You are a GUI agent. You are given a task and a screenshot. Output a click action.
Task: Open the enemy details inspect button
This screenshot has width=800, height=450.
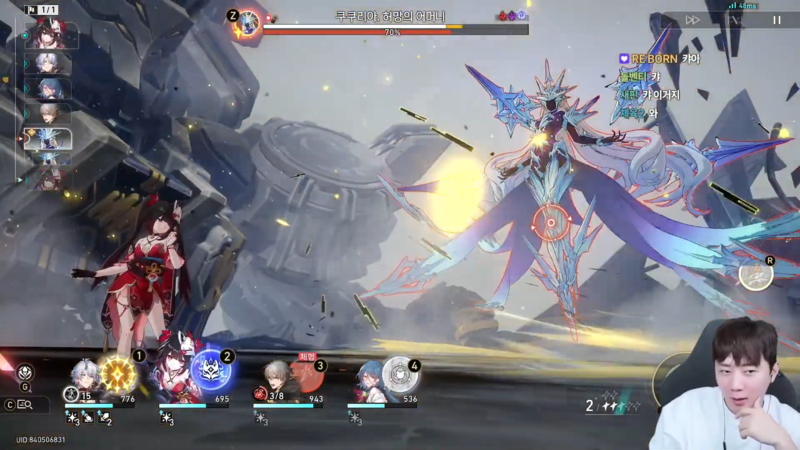coord(25,405)
